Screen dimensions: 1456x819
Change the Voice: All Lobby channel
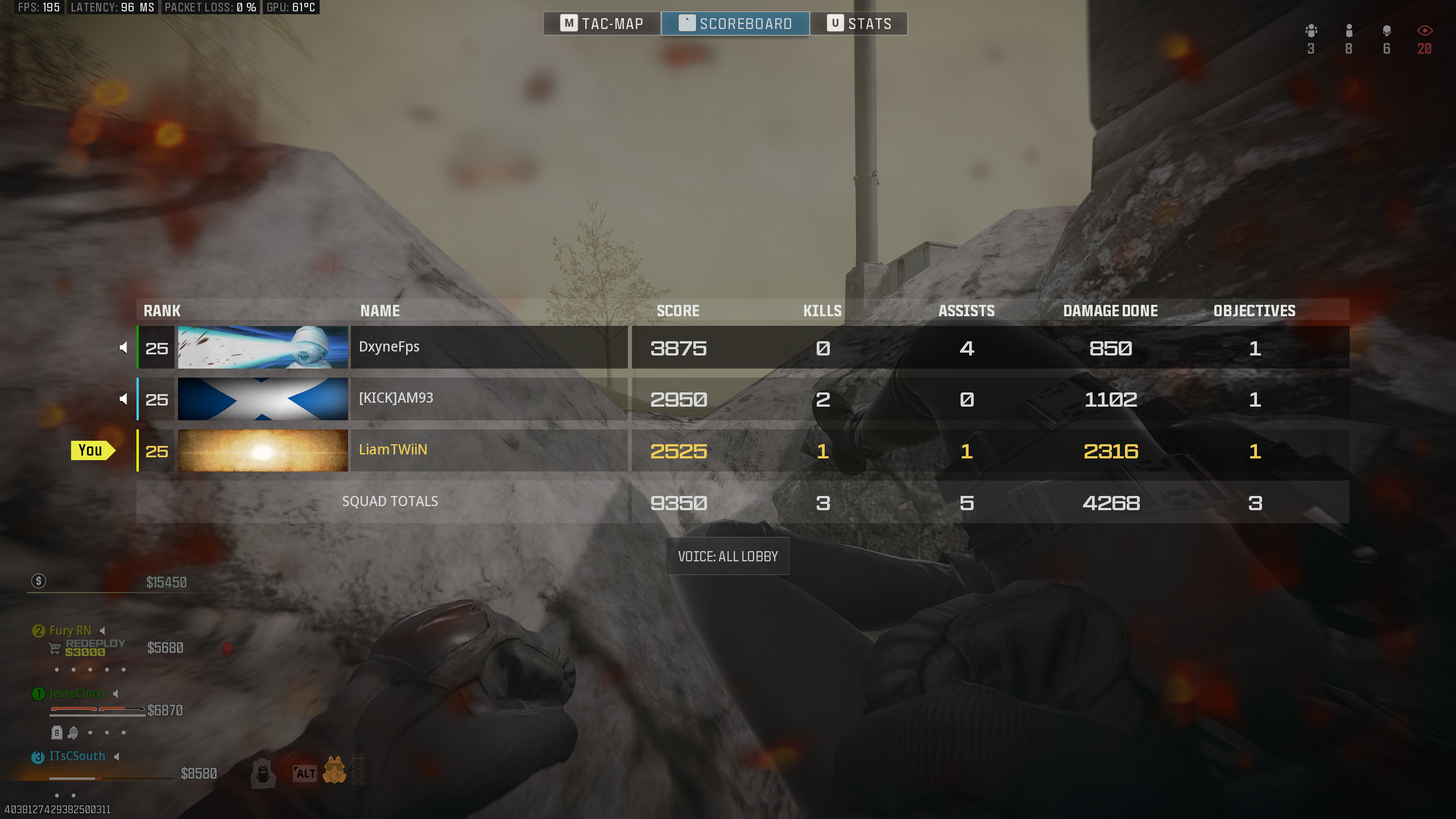(727, 556)
